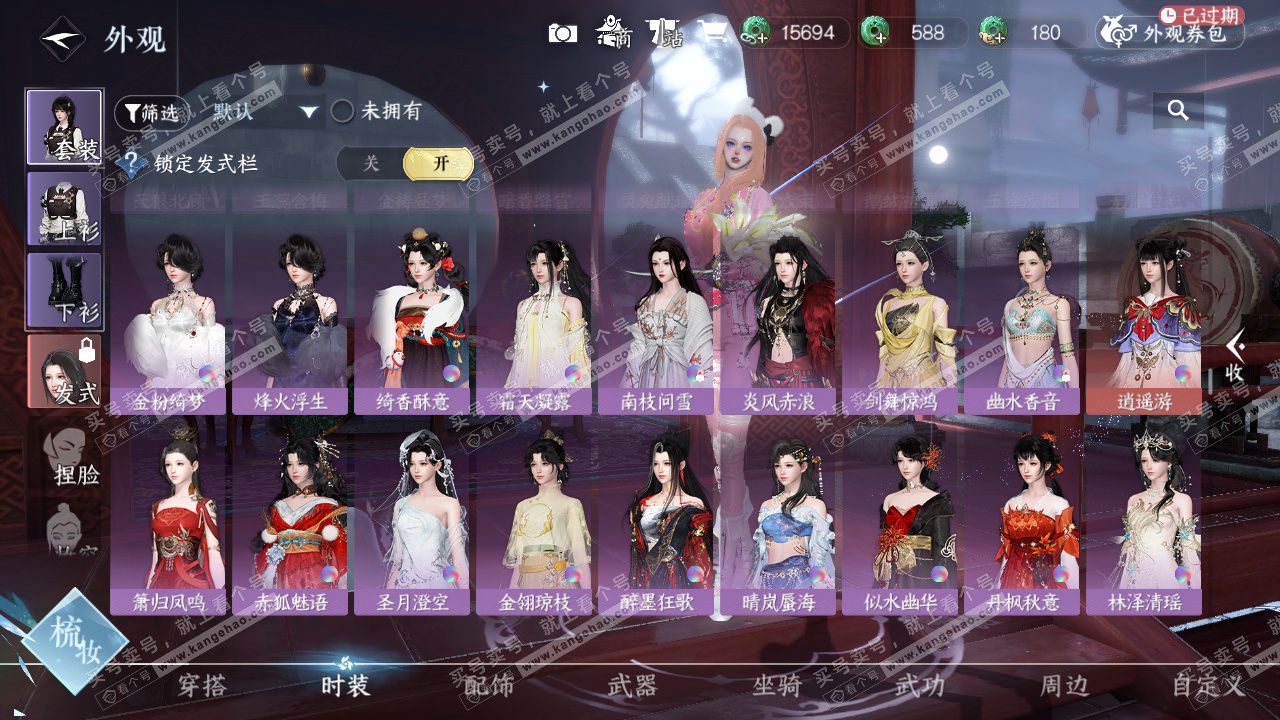Screen dimensions: 1280x720
Task: Pick the 醉墨狂歌 outfit
Action: (655, 520)
